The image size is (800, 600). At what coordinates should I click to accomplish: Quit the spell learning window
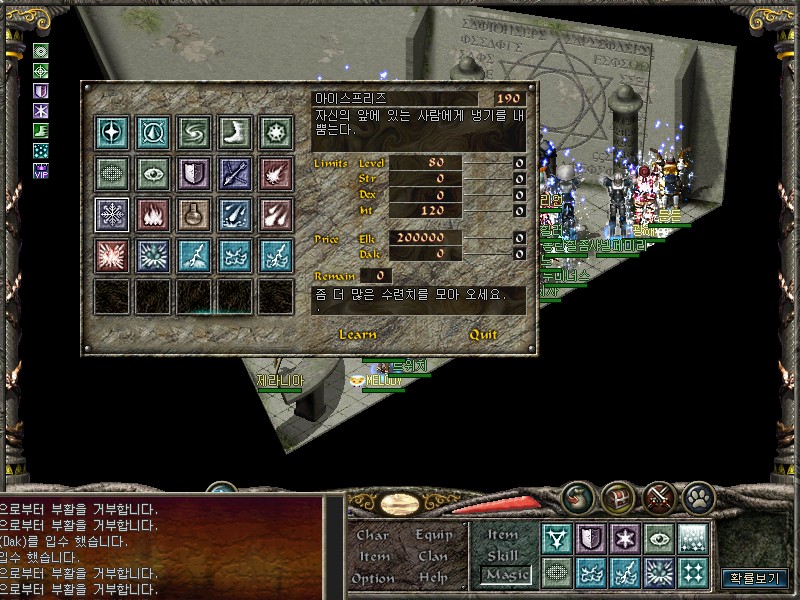[x=483, y=334]
